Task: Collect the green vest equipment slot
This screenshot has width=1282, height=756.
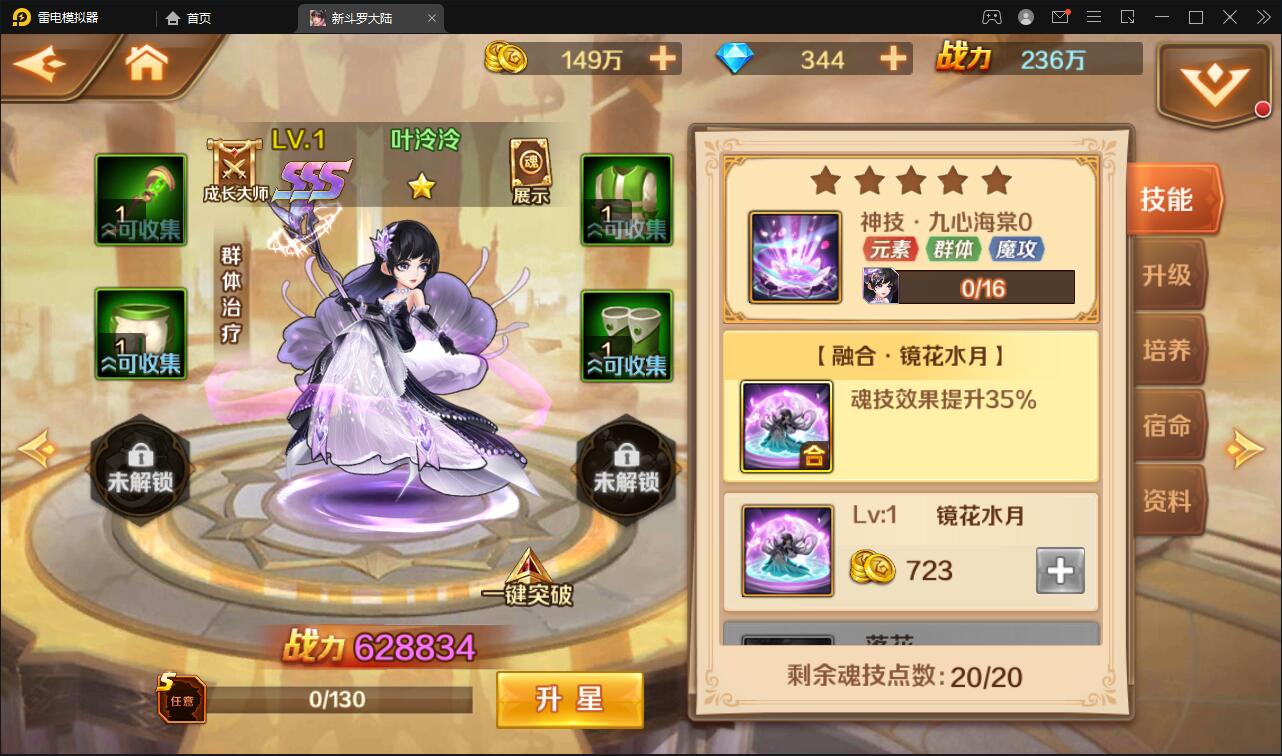Action: tap(625, 199)
